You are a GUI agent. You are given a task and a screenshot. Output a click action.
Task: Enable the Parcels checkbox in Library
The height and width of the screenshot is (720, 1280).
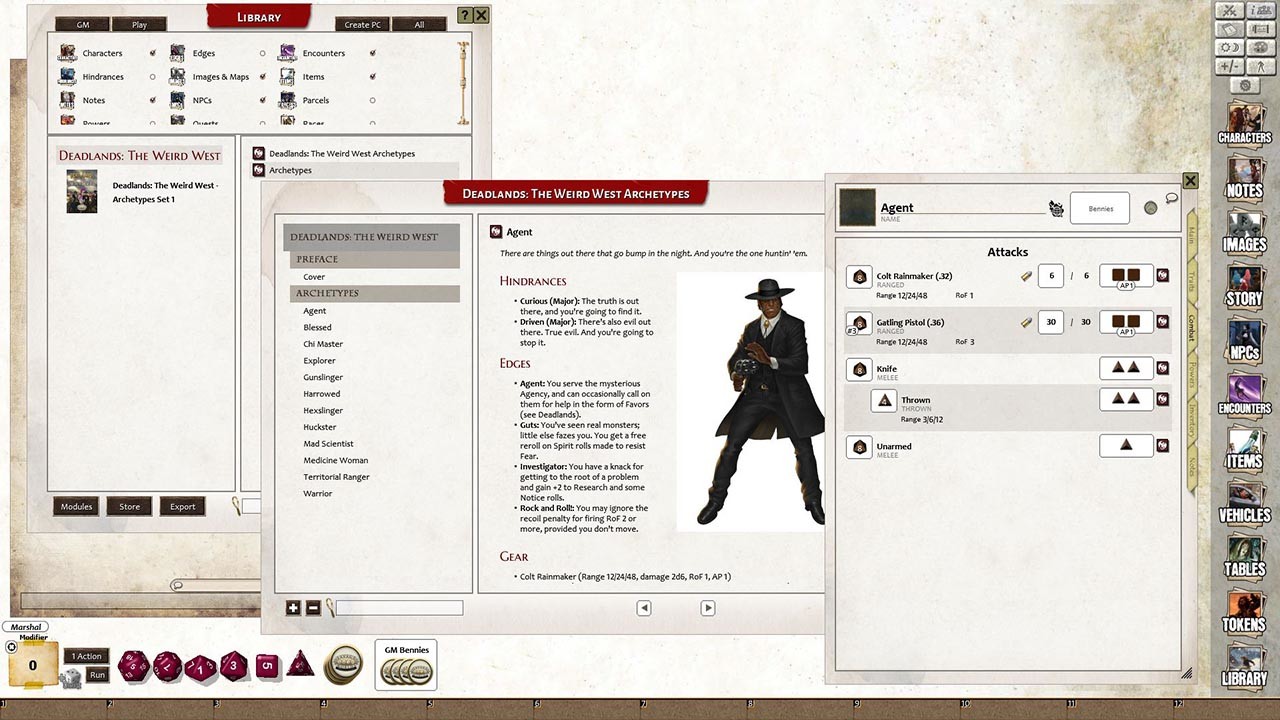pos(371,100)
